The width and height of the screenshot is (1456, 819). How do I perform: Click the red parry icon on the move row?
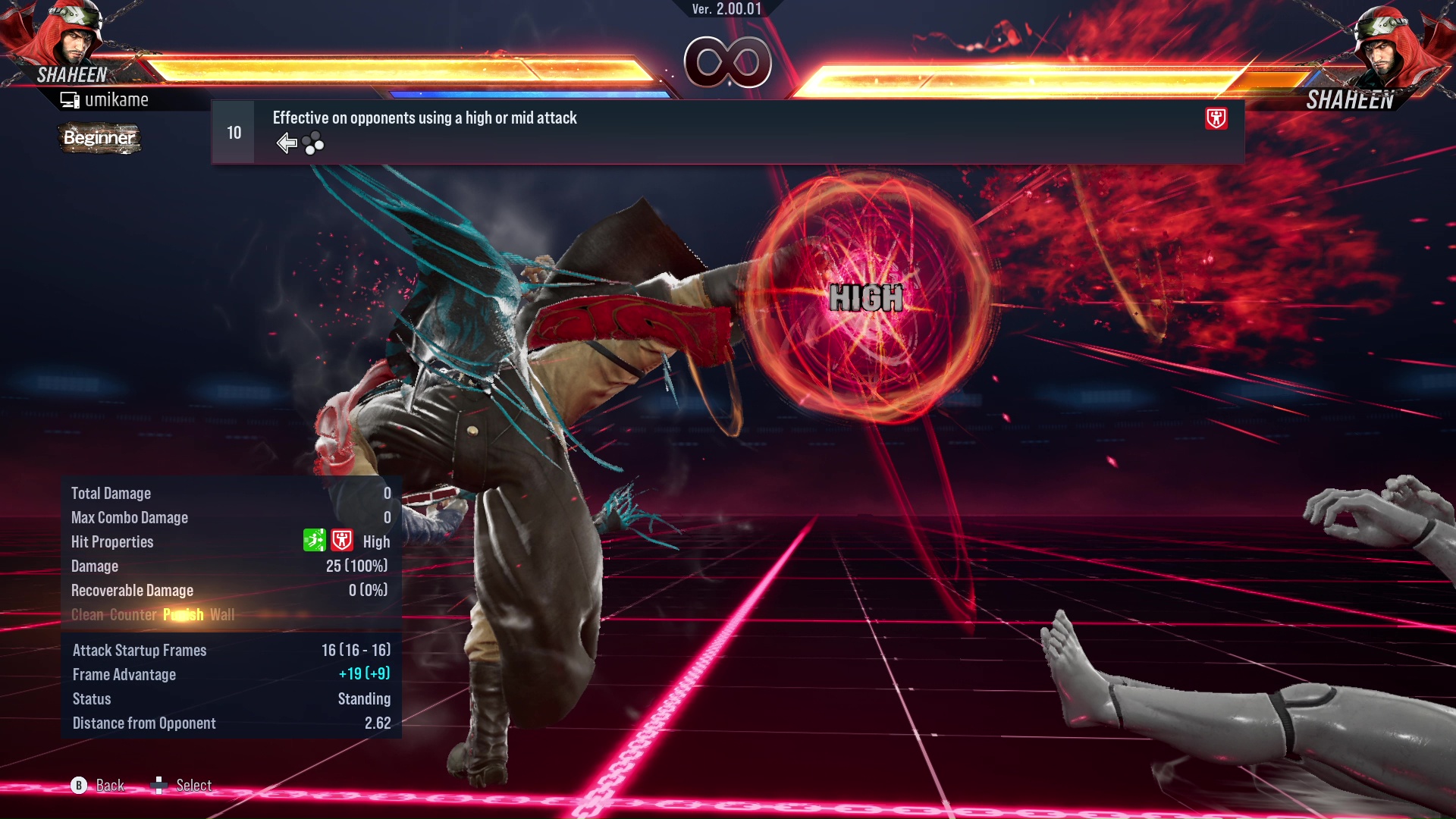click(x=1216, y=118)
